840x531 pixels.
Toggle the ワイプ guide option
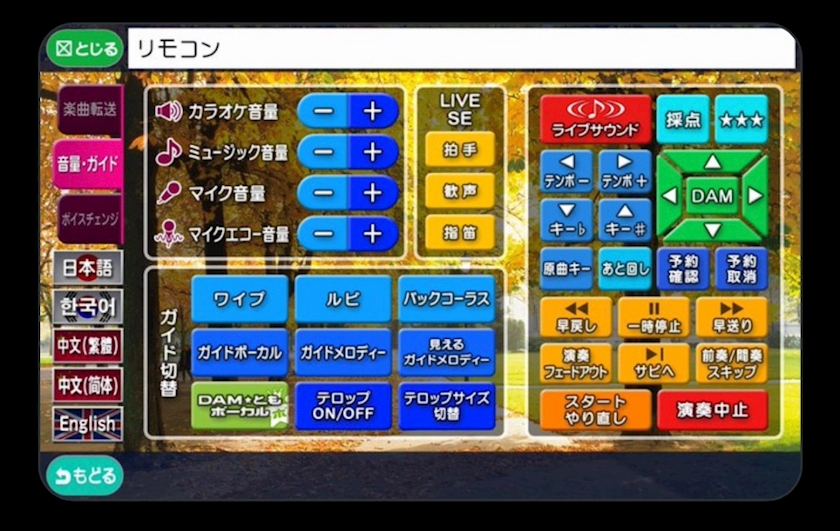coord(239,299)
